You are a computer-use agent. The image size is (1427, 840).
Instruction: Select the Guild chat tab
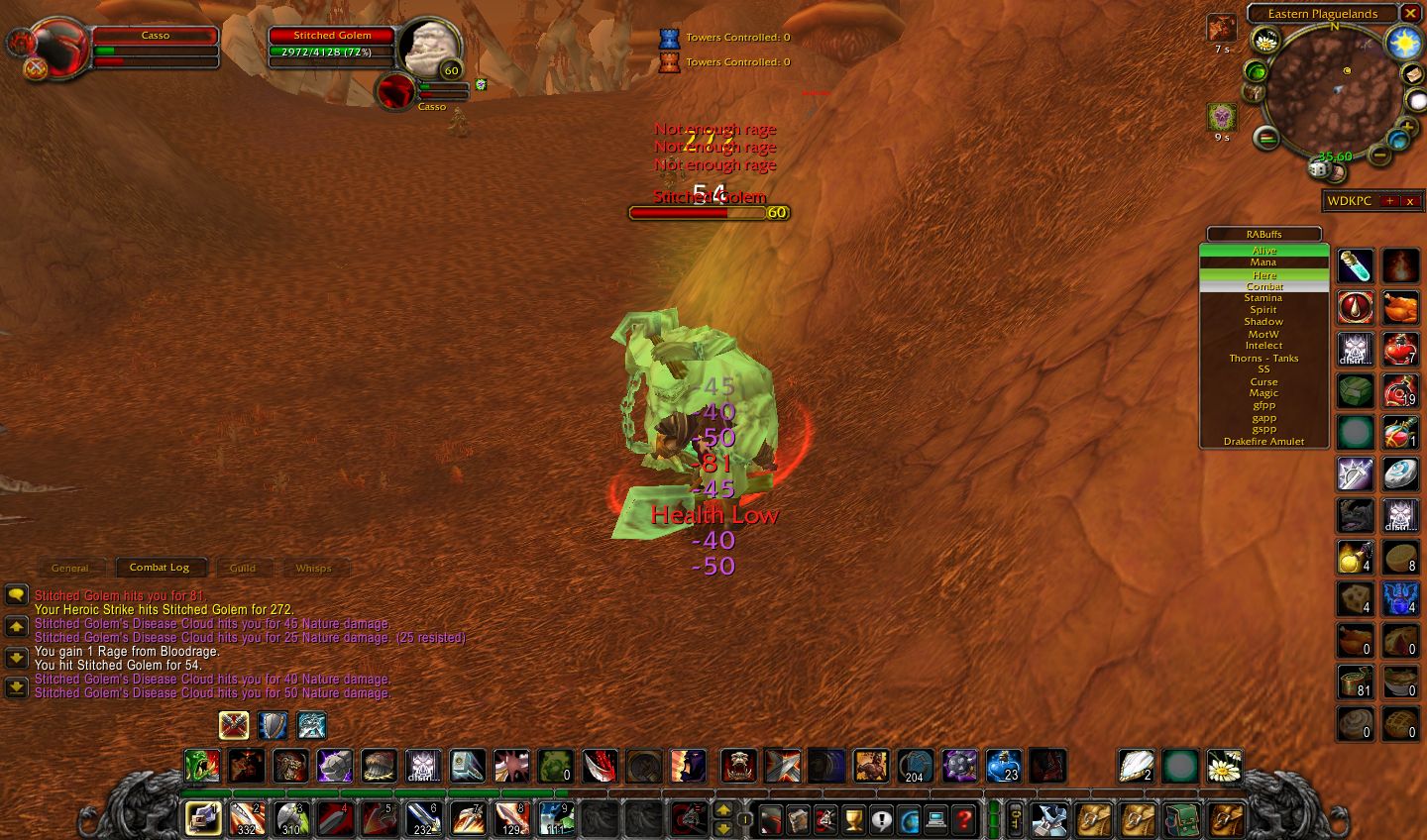(x=243, y=568)
